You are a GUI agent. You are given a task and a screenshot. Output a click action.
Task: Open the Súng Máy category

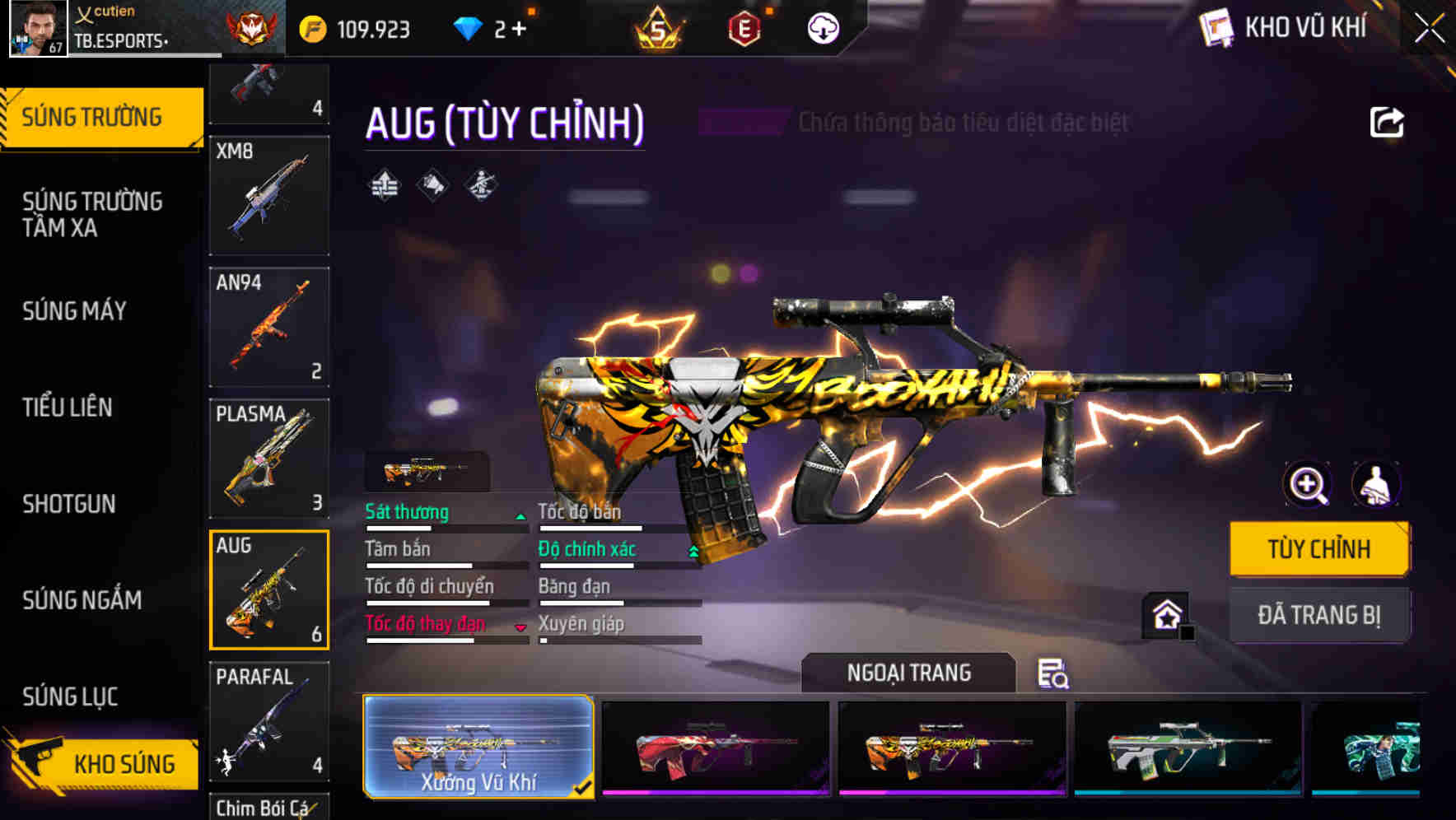coord(75,310)
